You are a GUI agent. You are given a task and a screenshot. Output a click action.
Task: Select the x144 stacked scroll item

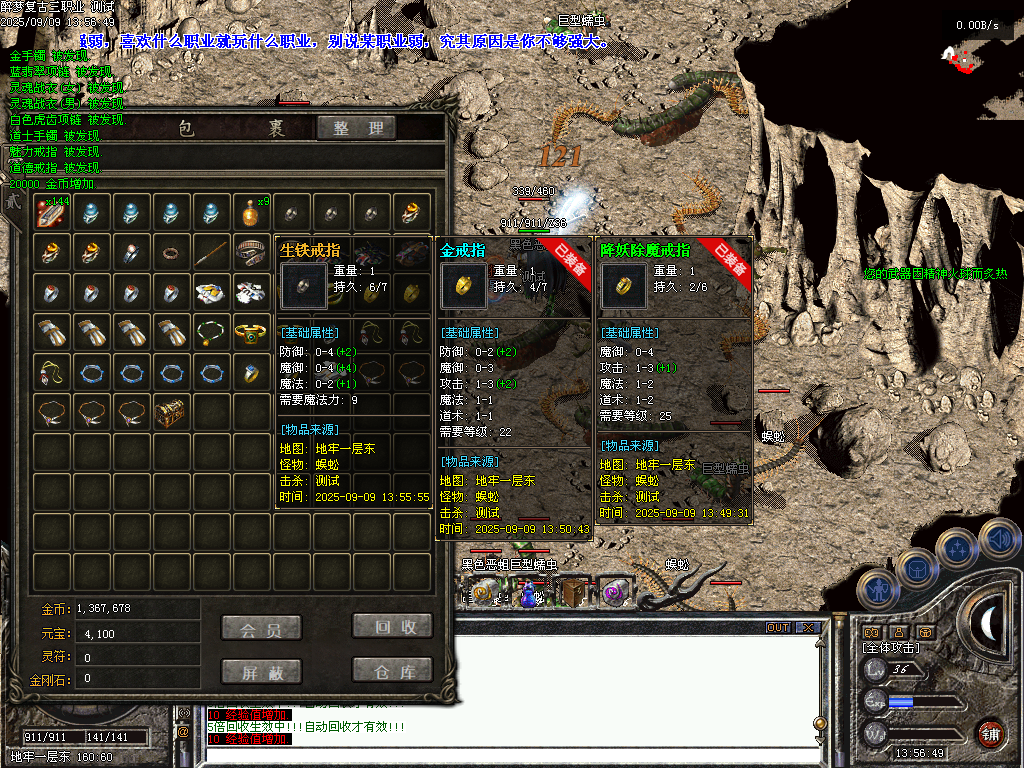coord(52,212)
